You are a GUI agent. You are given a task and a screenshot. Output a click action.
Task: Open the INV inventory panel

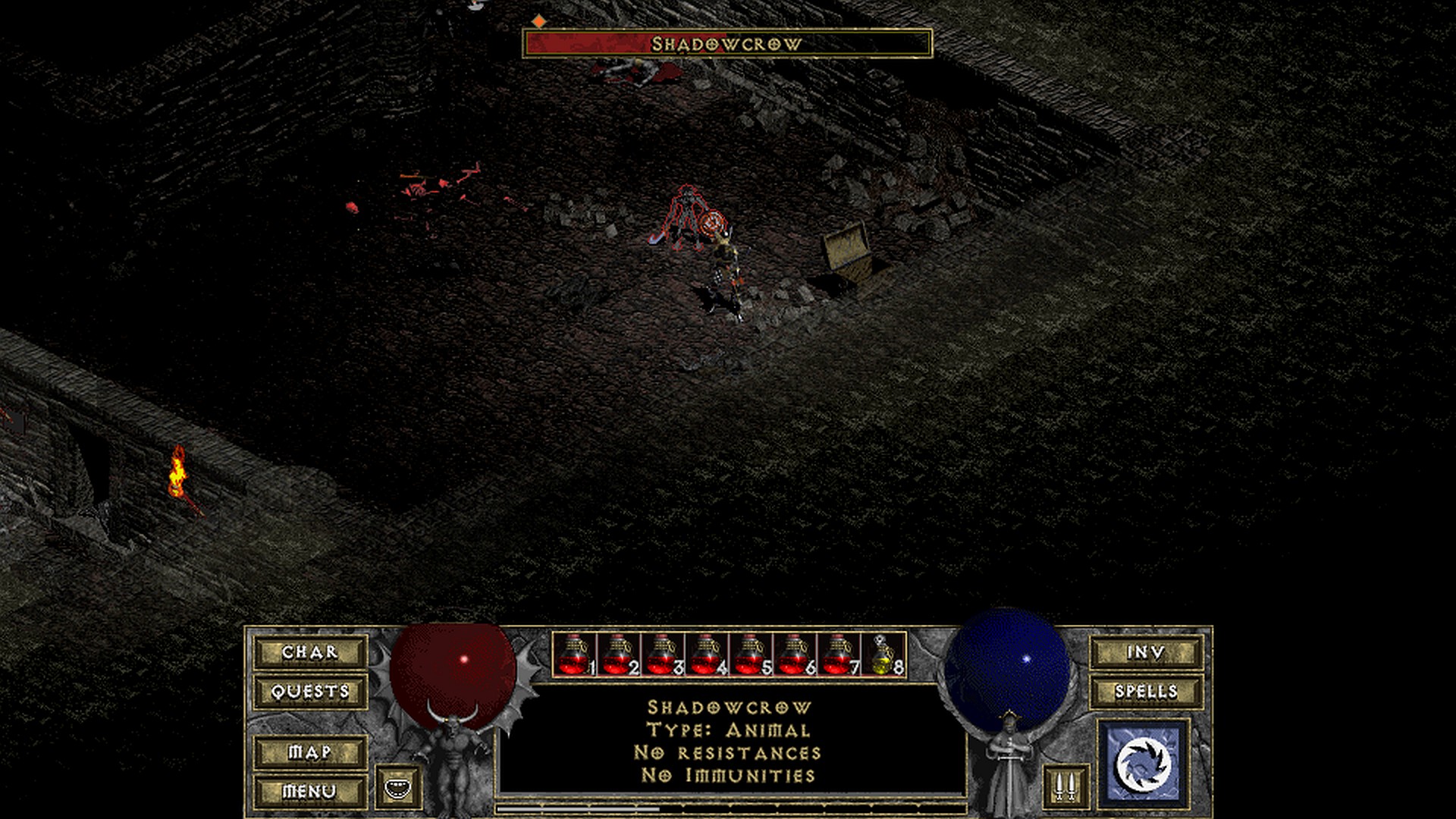(x=1146, y=652)
